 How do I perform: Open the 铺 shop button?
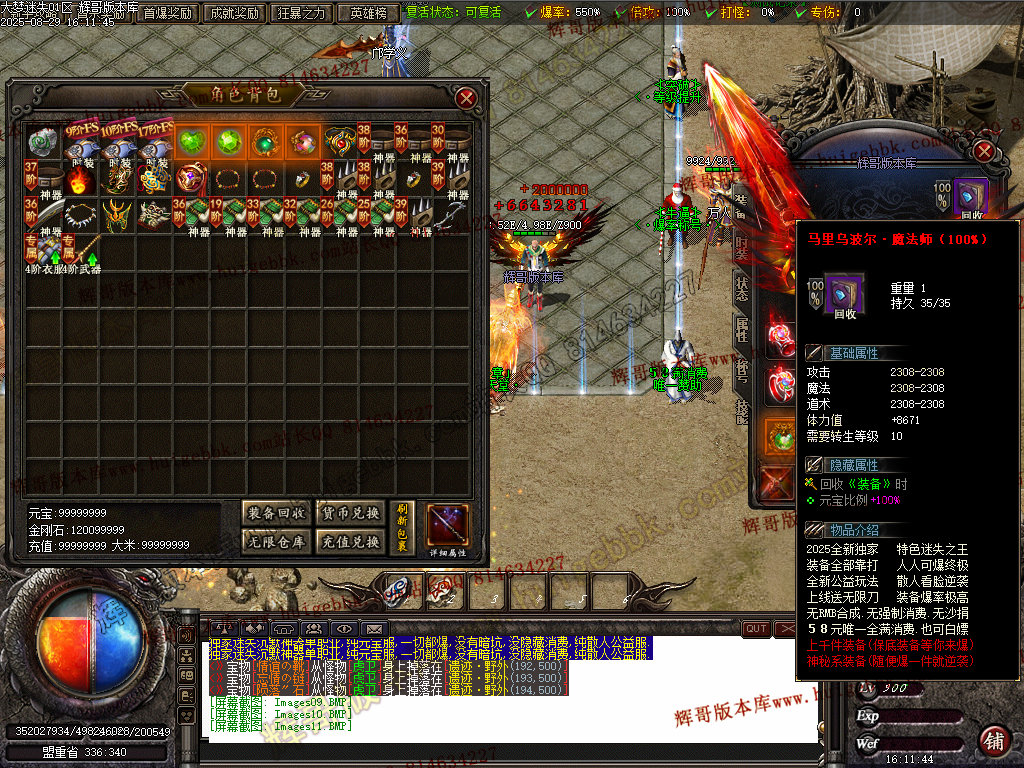(x=993, y=741)
